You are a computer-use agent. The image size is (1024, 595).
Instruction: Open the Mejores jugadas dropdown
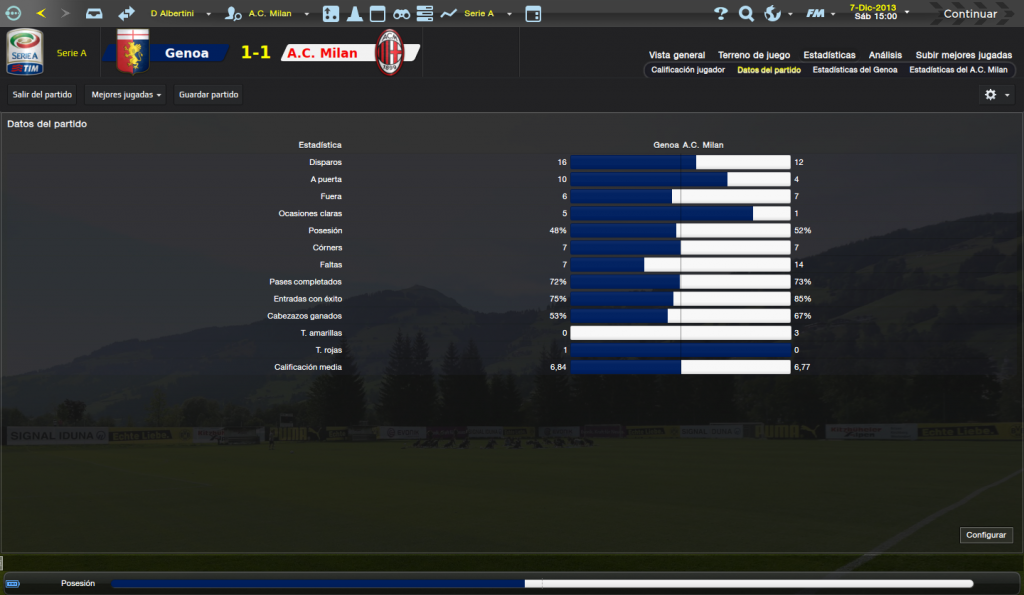(125, 94)
